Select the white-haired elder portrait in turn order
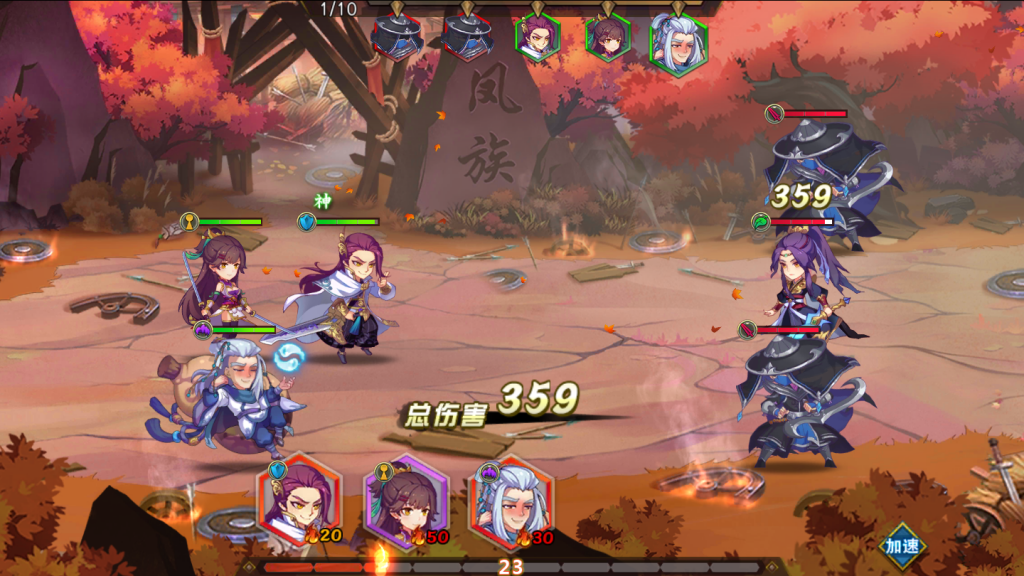 click(x=677, y=42)
